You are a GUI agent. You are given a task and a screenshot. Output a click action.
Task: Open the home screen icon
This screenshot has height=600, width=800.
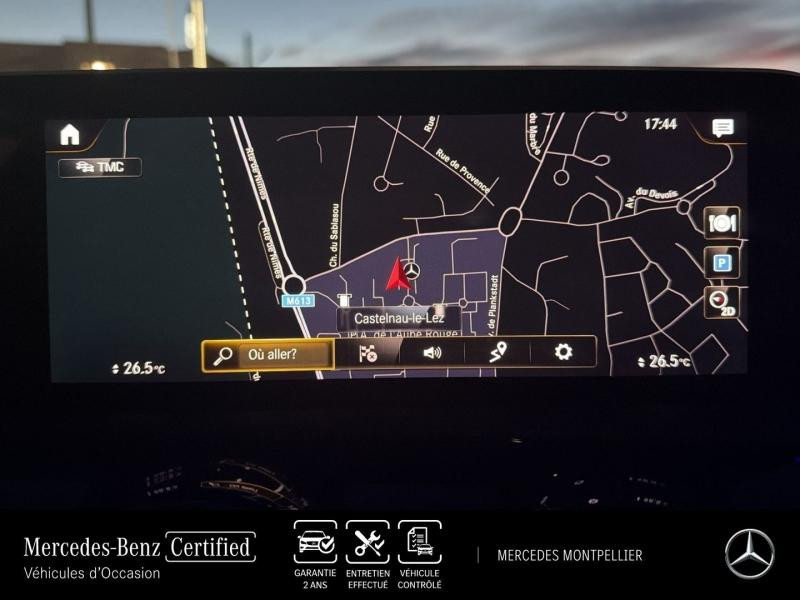coord(69,135)
